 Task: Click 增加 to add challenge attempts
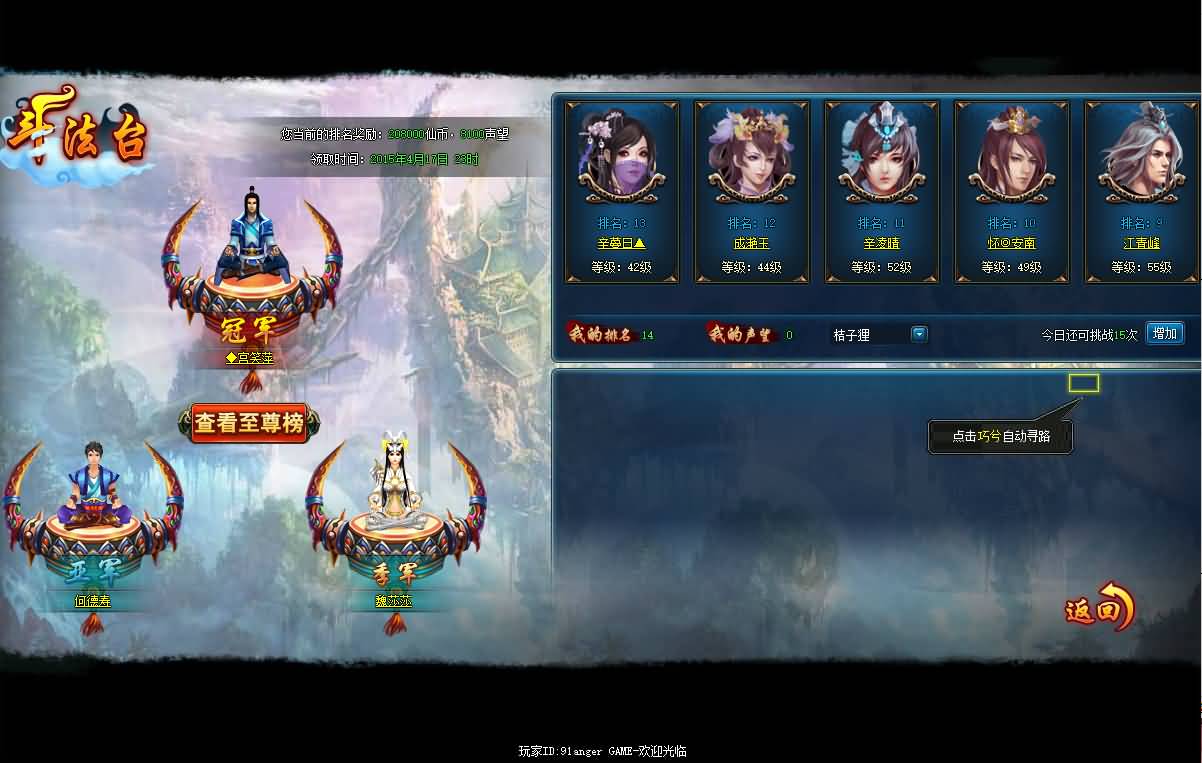tap(1164, 333)
